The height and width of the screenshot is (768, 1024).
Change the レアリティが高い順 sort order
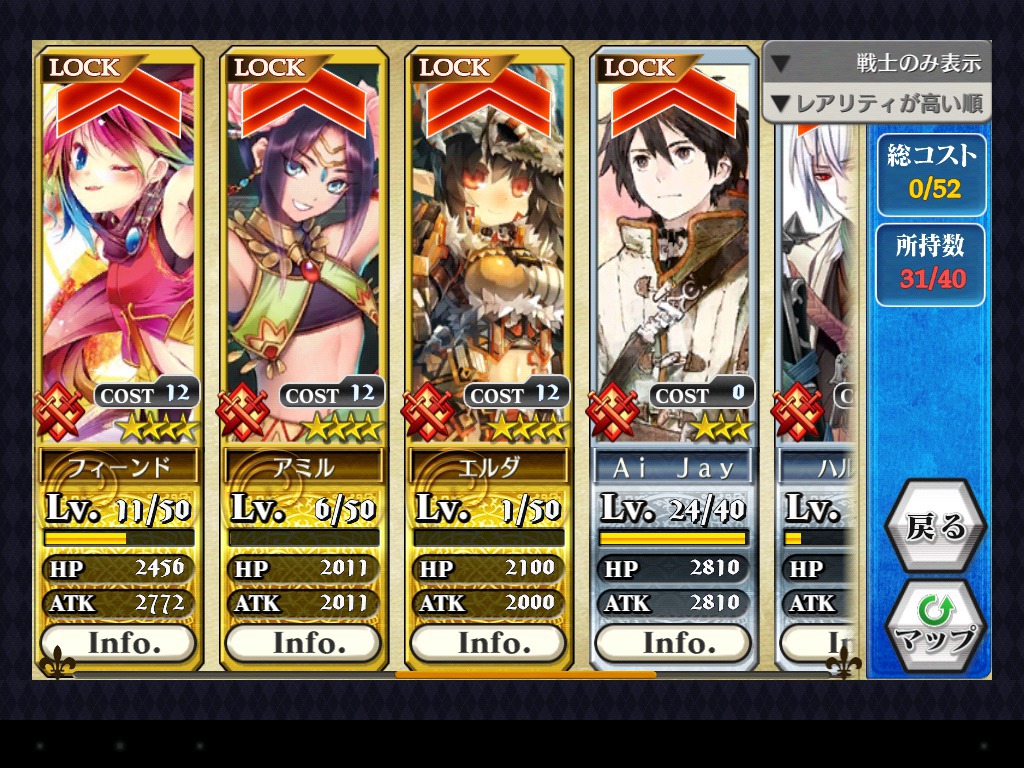[x=877, y=103]
